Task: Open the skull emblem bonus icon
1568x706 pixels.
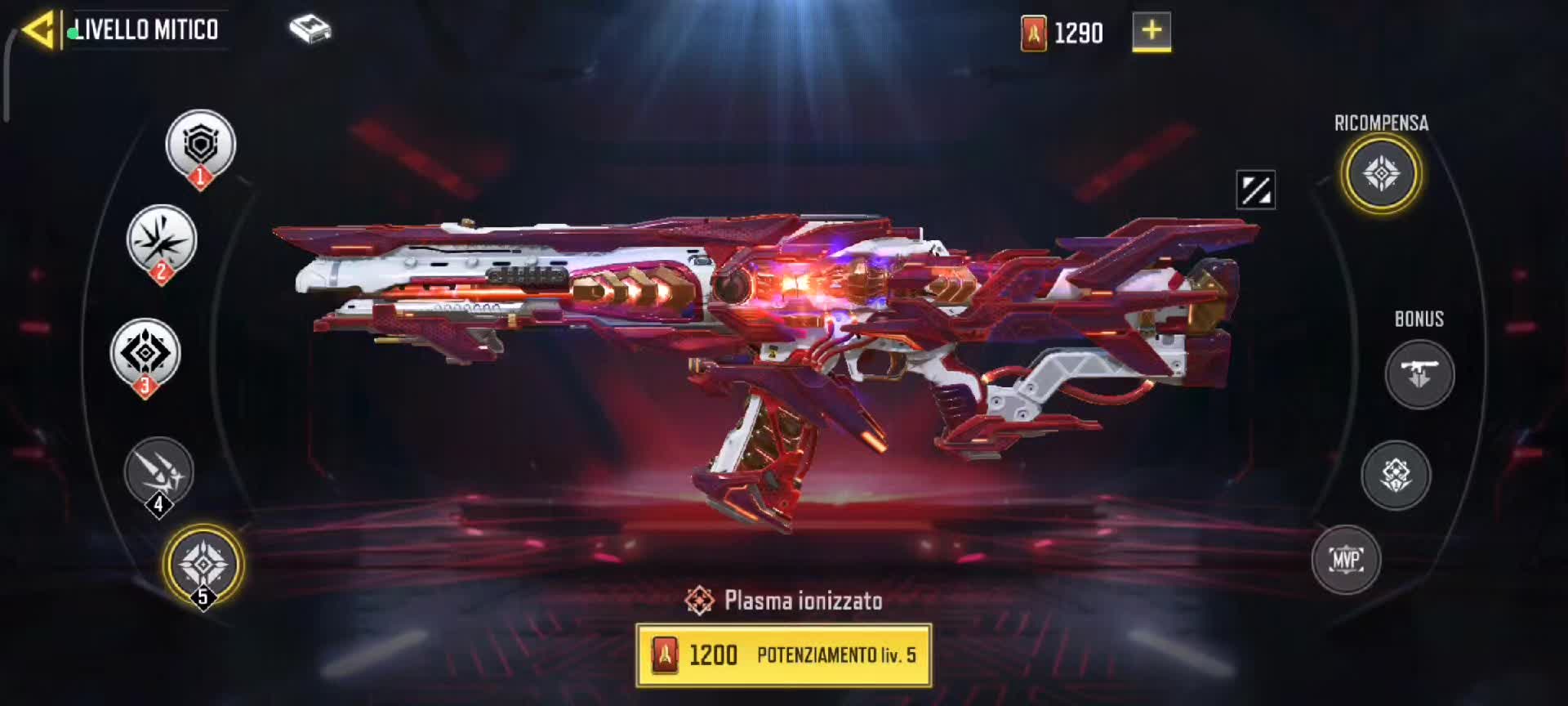Action: [x=1396, y=475]
